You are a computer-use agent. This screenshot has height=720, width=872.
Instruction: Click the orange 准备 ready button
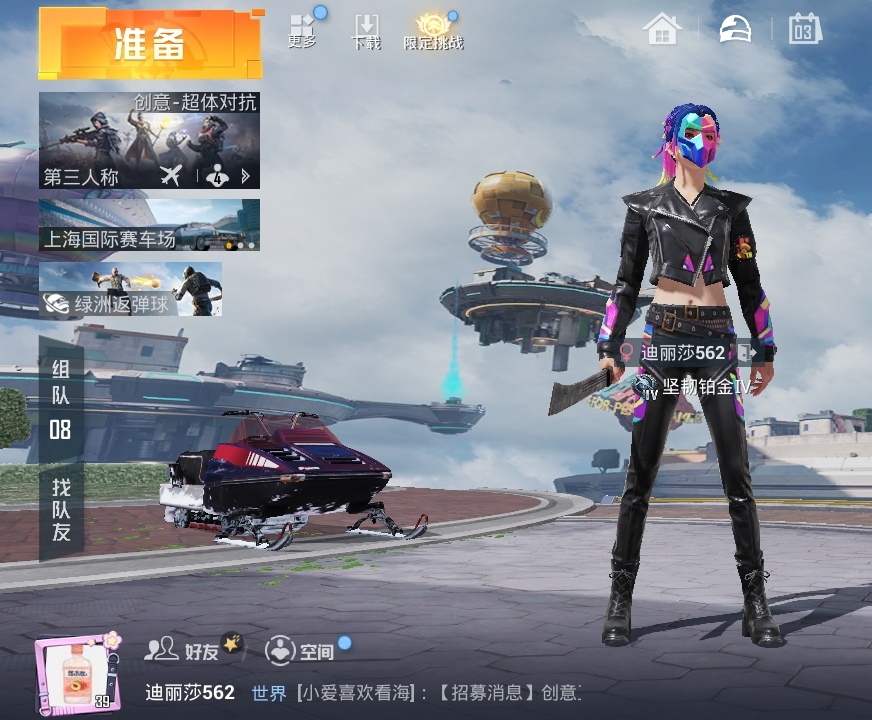coord(150,44)
